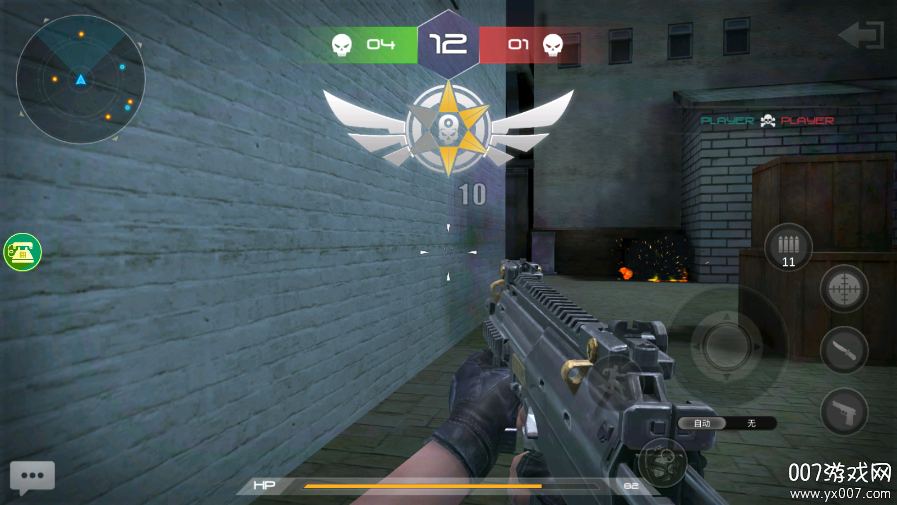
Task: Select the 自动 auto fire mode
Action: [703, 423]
